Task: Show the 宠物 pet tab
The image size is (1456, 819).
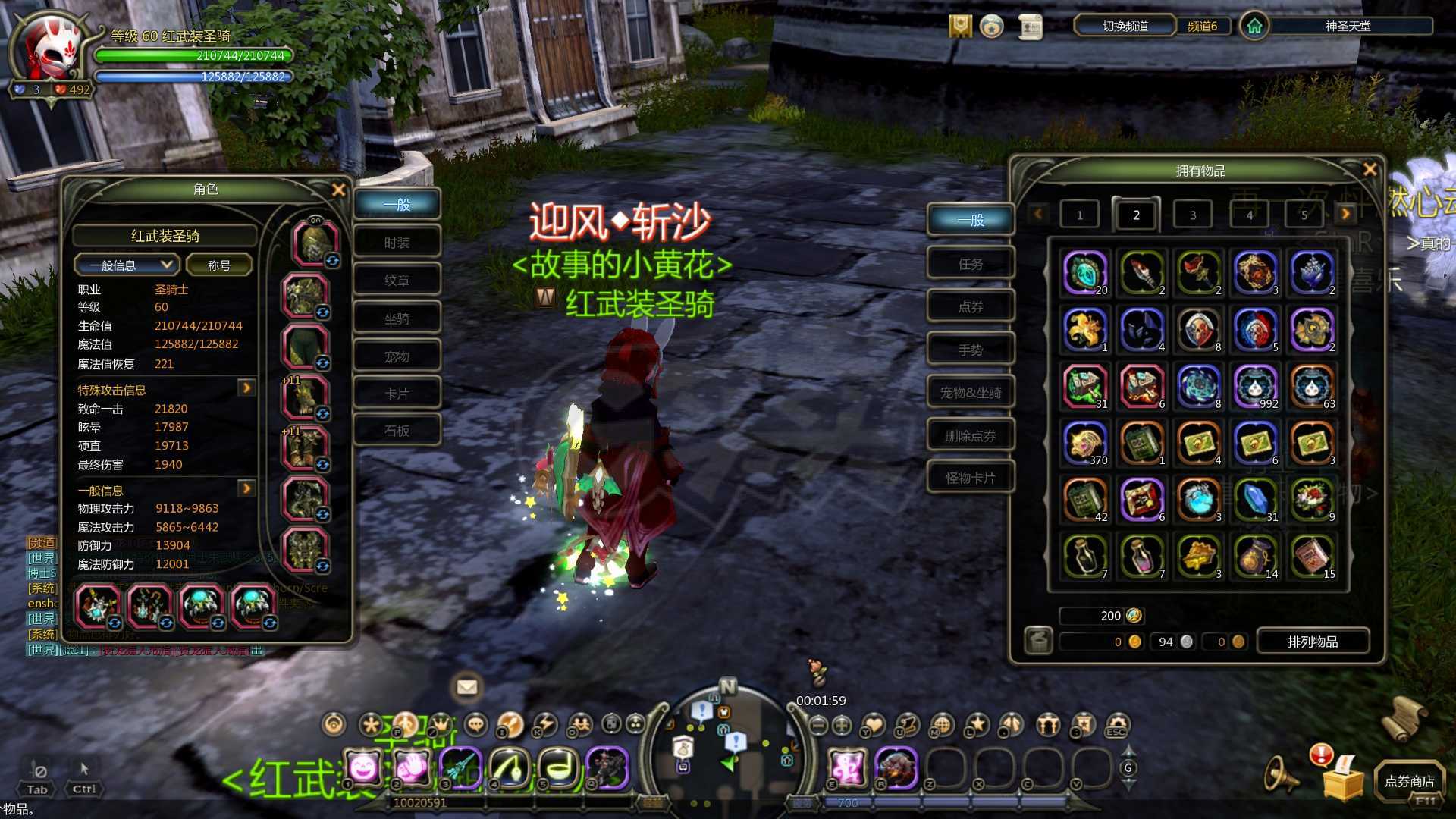Action: [x=397, y=356]
